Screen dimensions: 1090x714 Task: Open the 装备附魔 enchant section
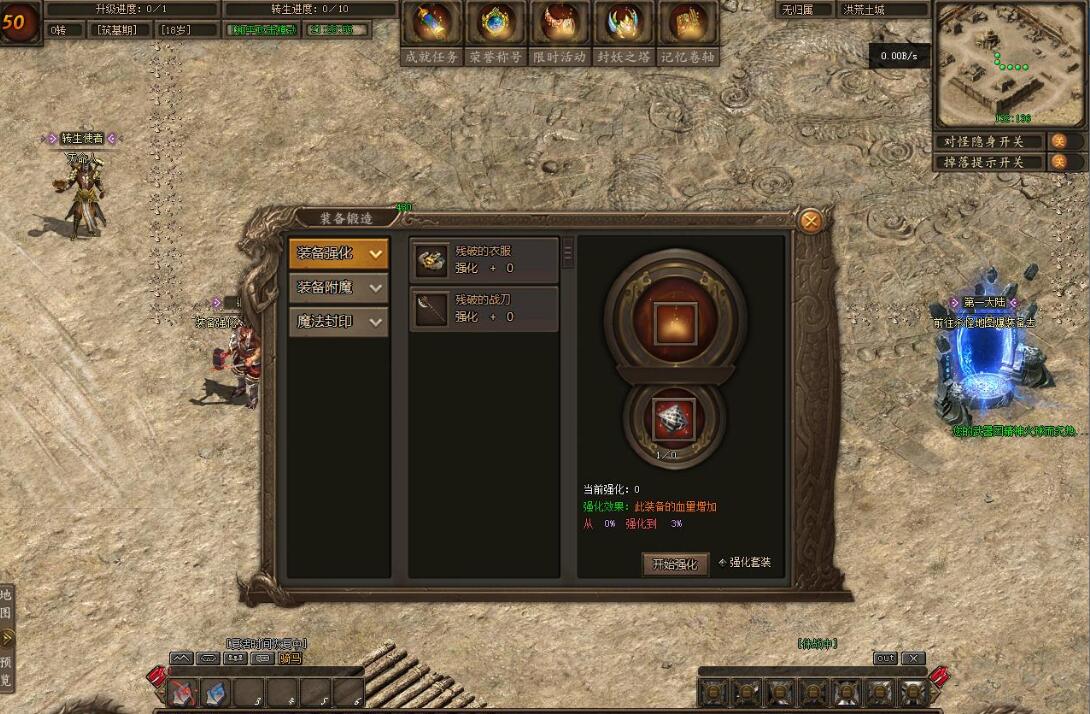338,288
